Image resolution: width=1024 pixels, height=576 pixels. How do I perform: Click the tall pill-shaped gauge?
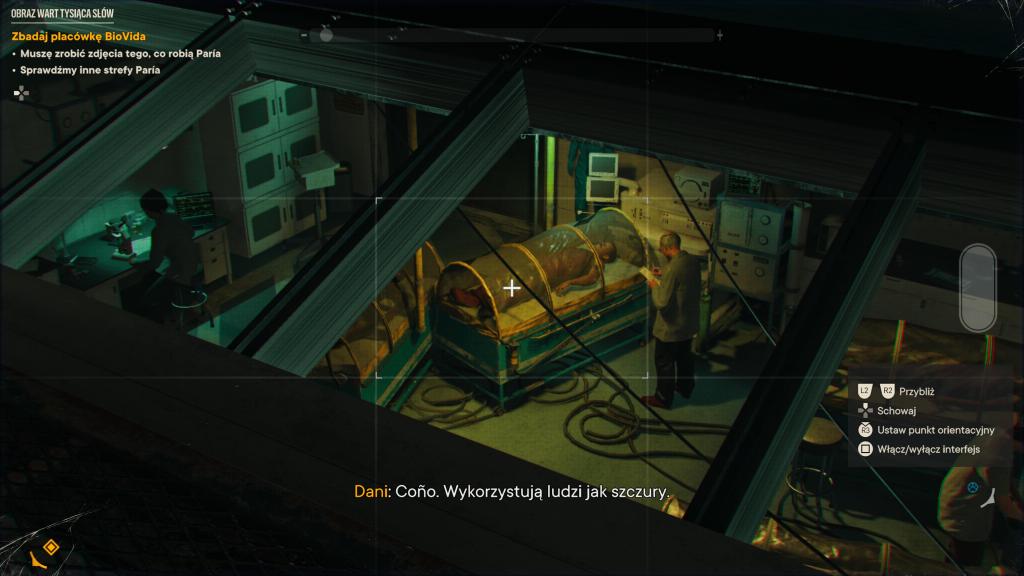[977, 288]
